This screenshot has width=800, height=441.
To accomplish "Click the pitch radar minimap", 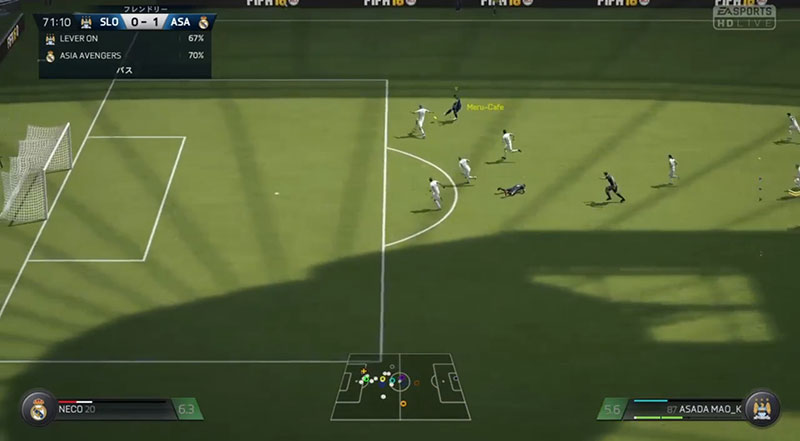I will click(400, 386).
